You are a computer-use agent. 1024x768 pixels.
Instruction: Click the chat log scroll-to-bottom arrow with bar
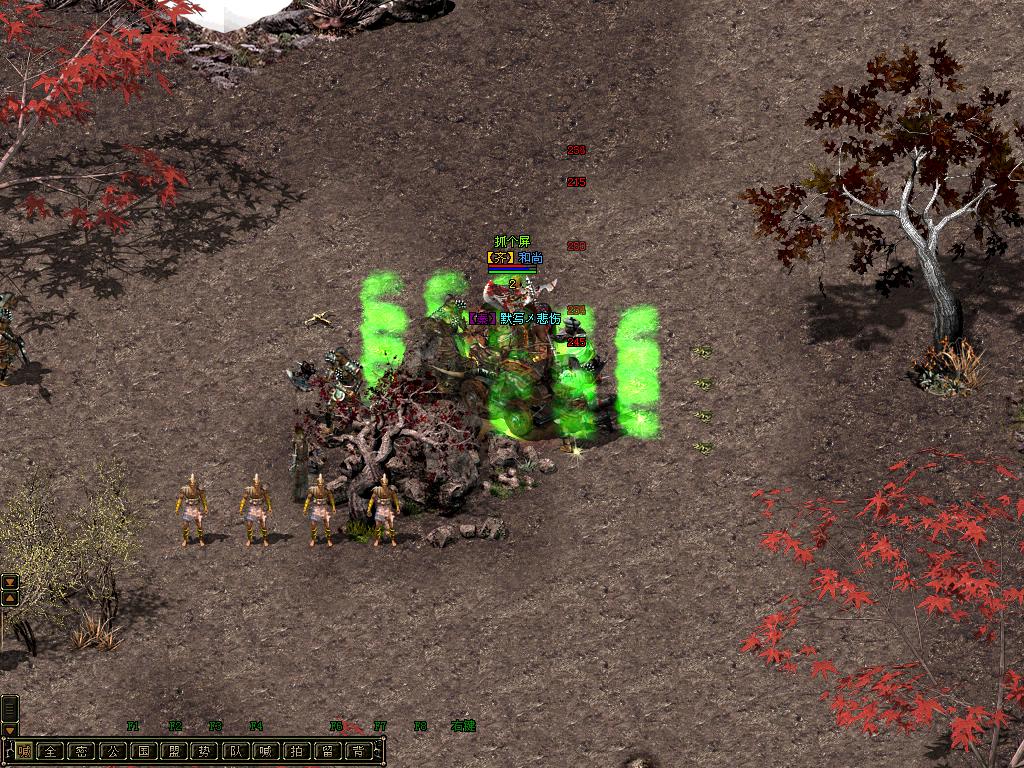tap(10, 582)
